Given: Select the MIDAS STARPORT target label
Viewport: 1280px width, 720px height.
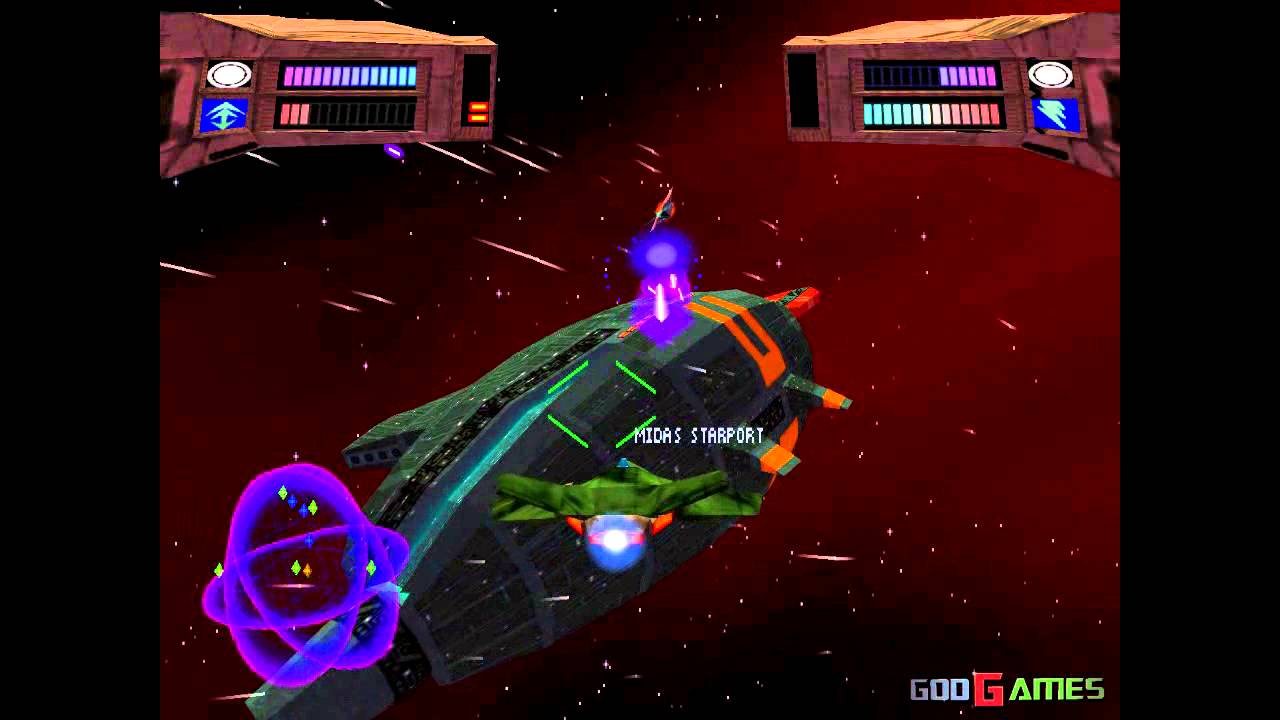Looking at the screenshot, I should [x=697, y=434].
